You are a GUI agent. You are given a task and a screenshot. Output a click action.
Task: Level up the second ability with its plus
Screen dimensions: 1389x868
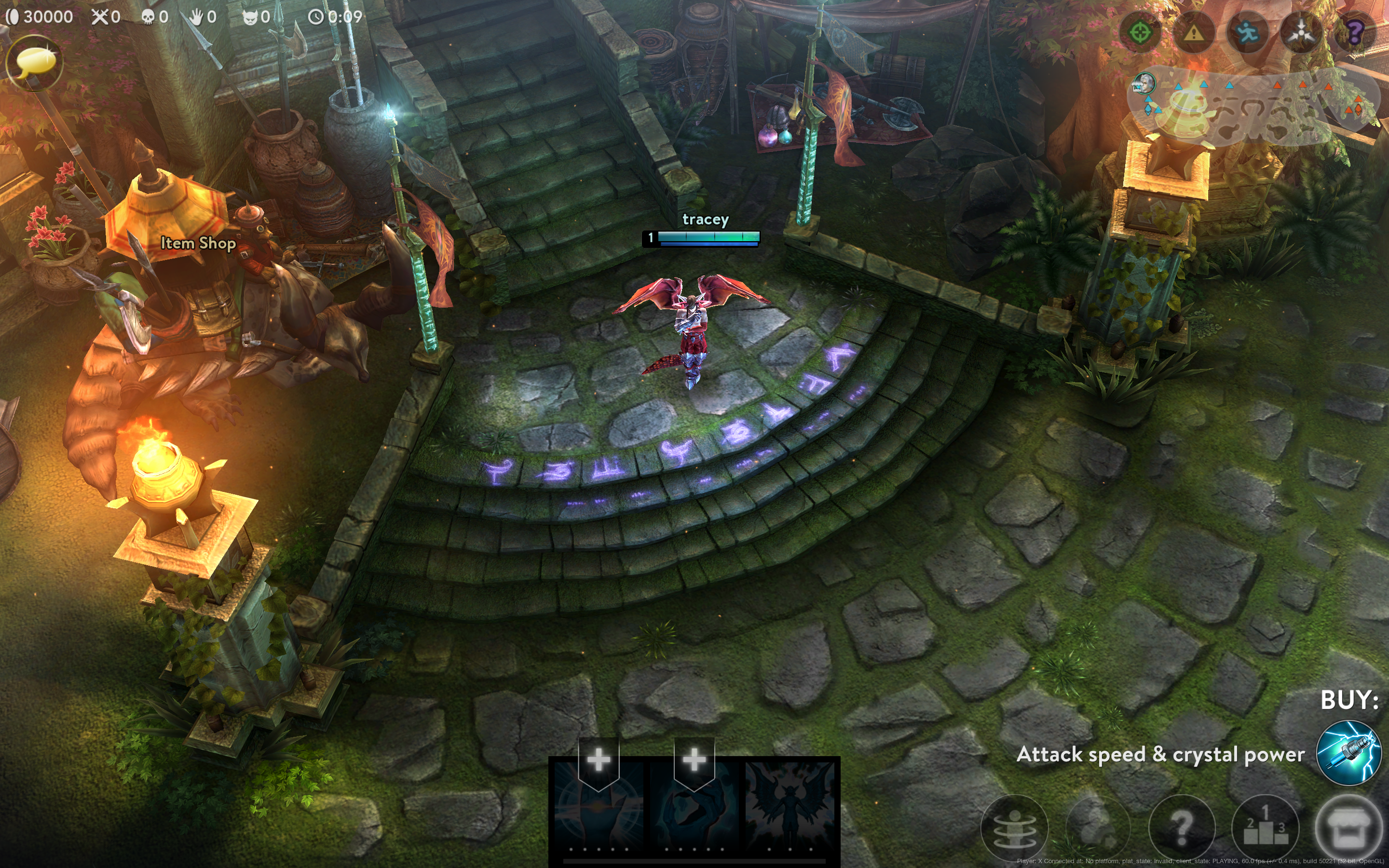[x=694, y=759]
